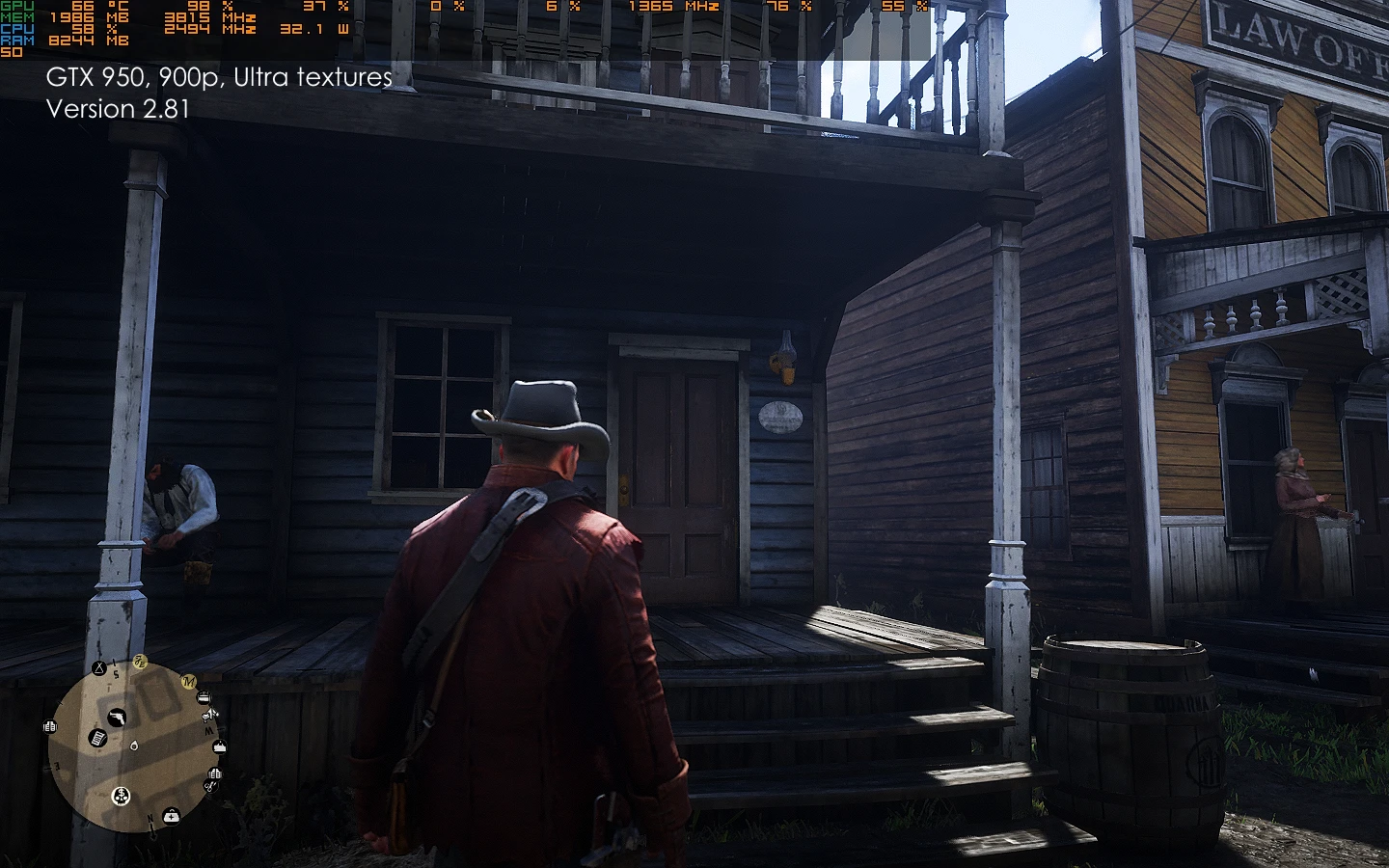The height and width of the screenshot is (868, 1389).
Task: Select the gunsmith pistol icon on the minimap
Action: tap(117, 719)
